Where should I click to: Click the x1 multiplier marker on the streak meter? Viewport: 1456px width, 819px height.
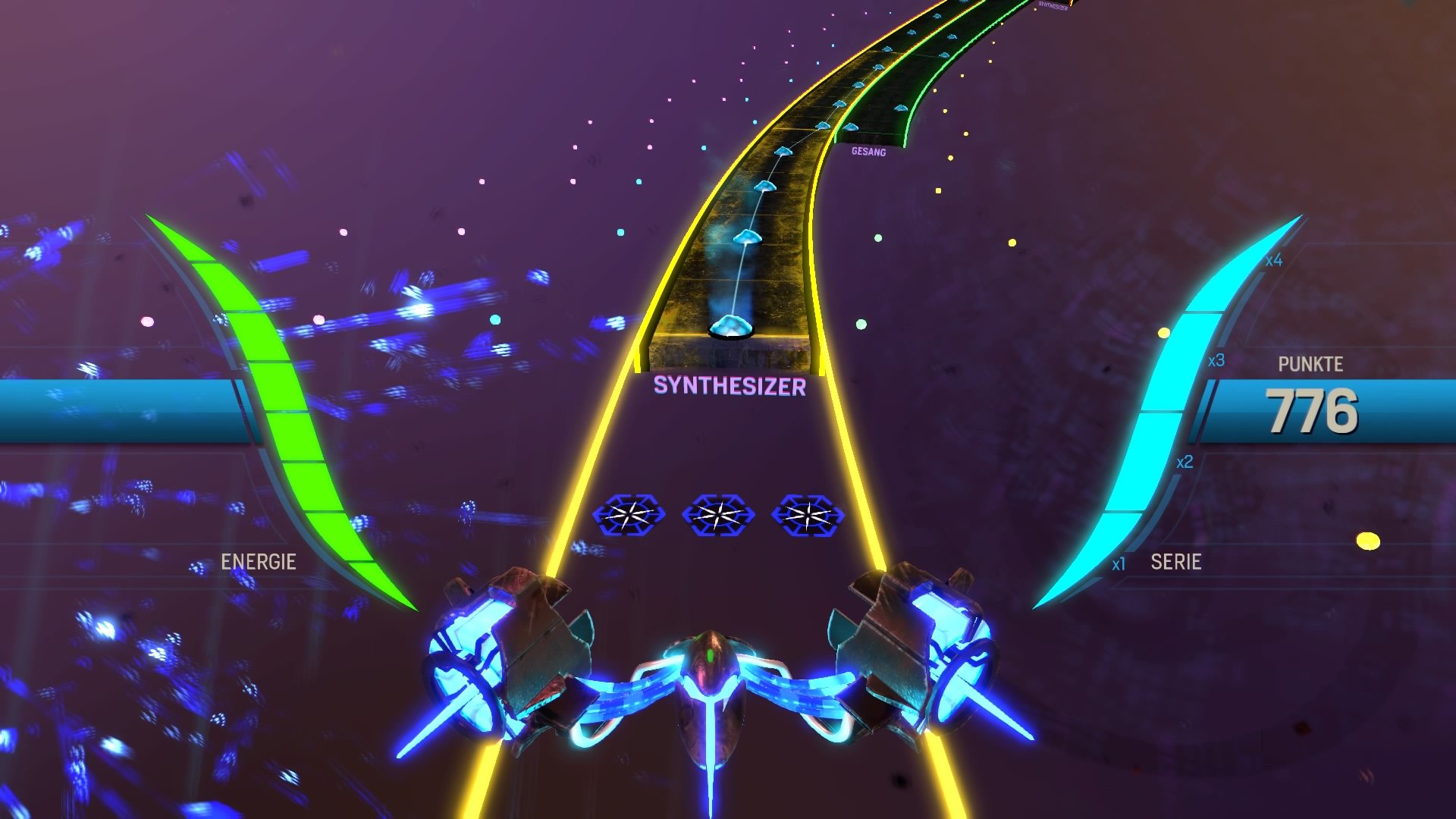pyautogui.click(x=1119, y=563)
